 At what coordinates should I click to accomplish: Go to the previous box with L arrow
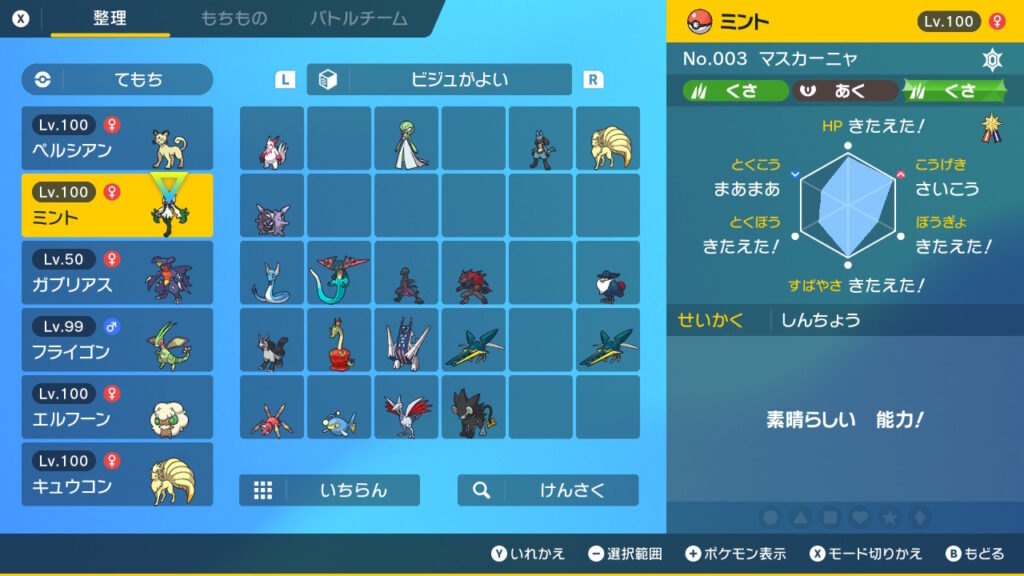point(285,80)
